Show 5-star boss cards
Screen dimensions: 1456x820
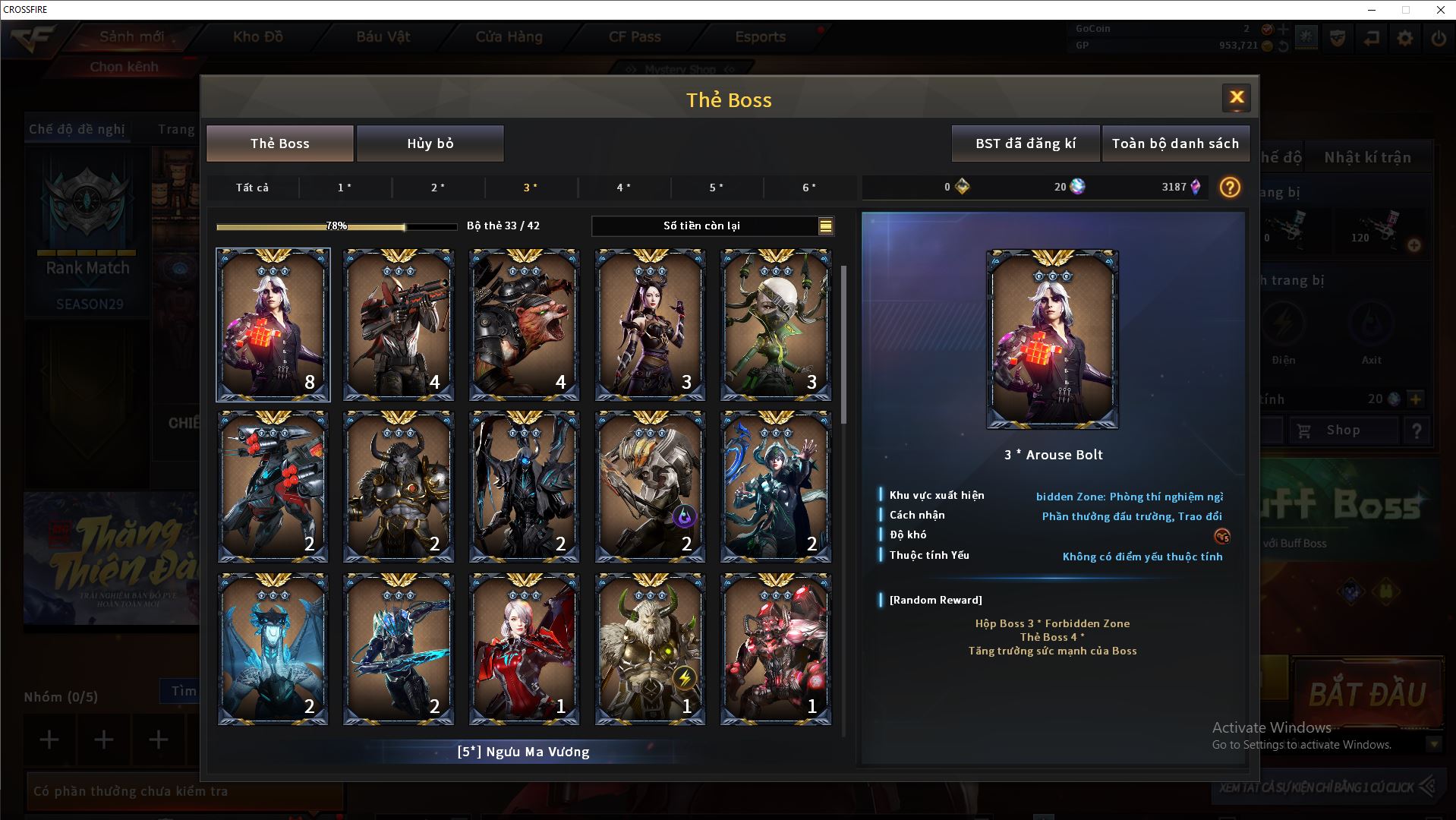[716, 188]
